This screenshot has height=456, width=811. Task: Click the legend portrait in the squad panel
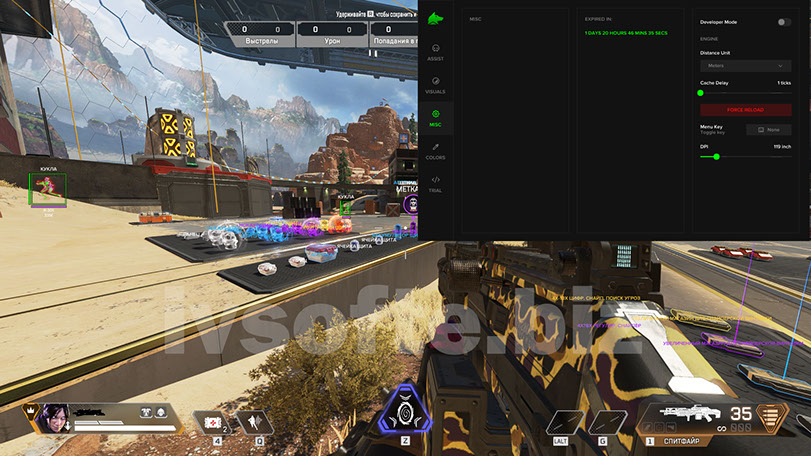pos(52,419)
